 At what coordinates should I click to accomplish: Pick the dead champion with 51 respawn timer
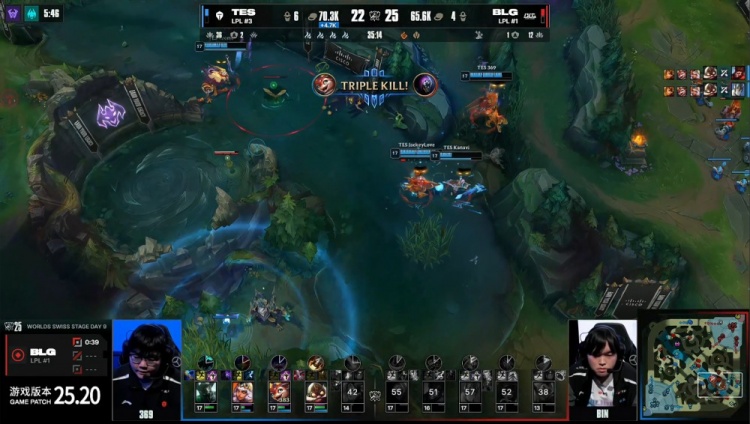[433, 393]
